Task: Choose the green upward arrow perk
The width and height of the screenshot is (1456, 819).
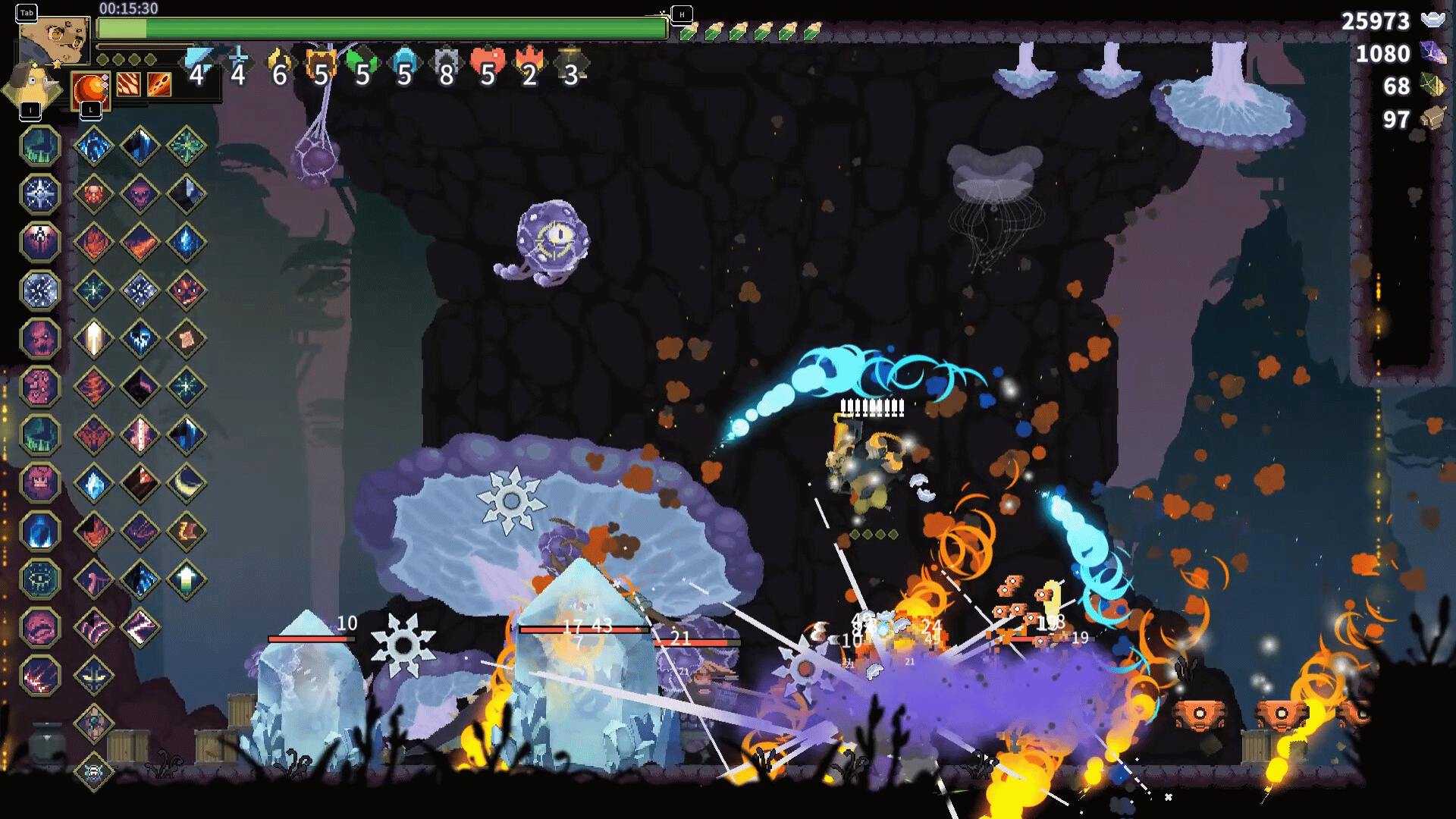Action: coord(187,579)
